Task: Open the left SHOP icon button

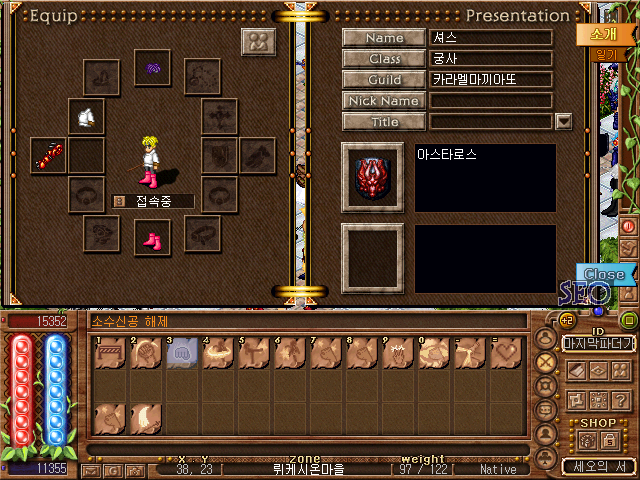Action: point(586,440)
